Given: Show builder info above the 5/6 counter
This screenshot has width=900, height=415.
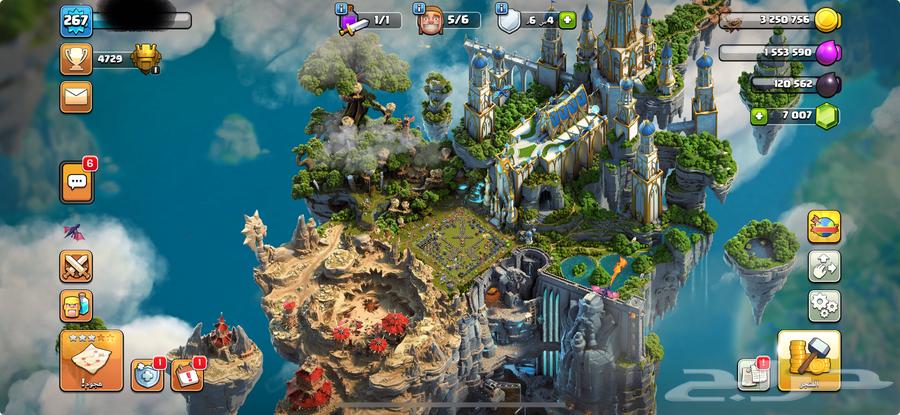Looking at the screenshot, I should click(x=421, y=10).
